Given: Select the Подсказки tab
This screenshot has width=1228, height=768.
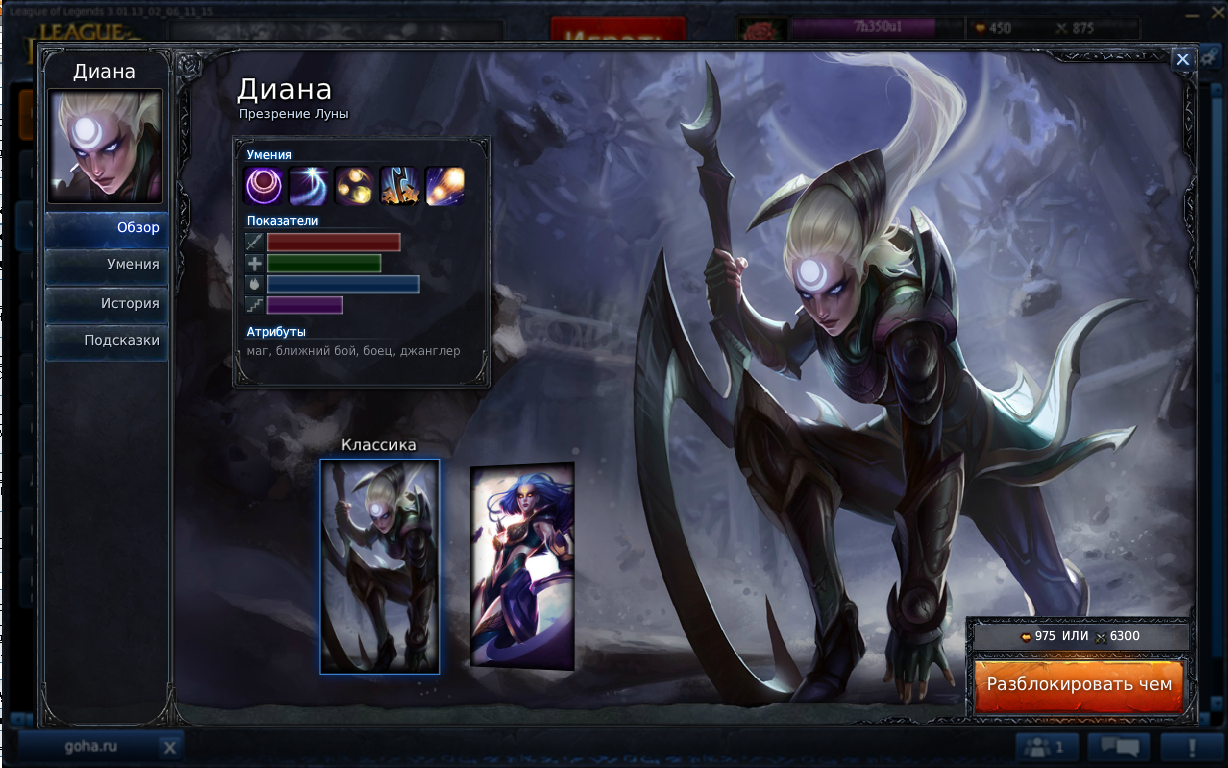Looking at the screenshot, I should point(107,341).
